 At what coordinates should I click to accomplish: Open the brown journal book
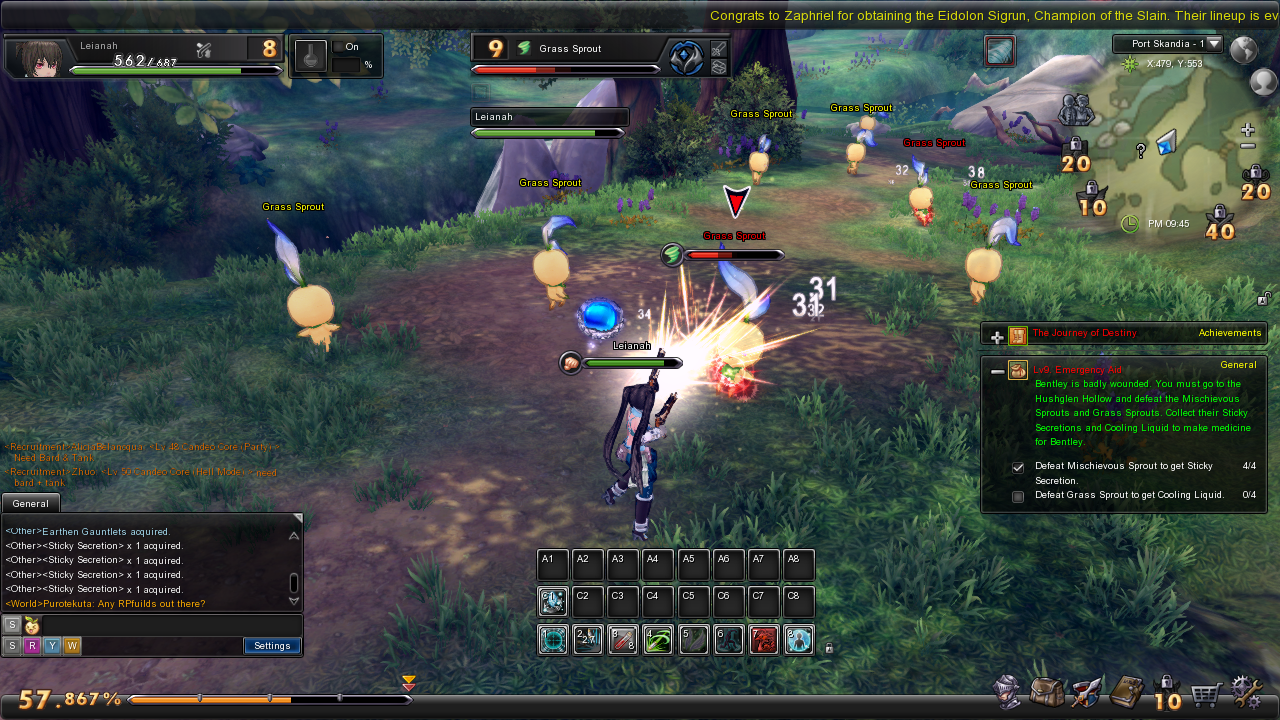coord(1127,691)
